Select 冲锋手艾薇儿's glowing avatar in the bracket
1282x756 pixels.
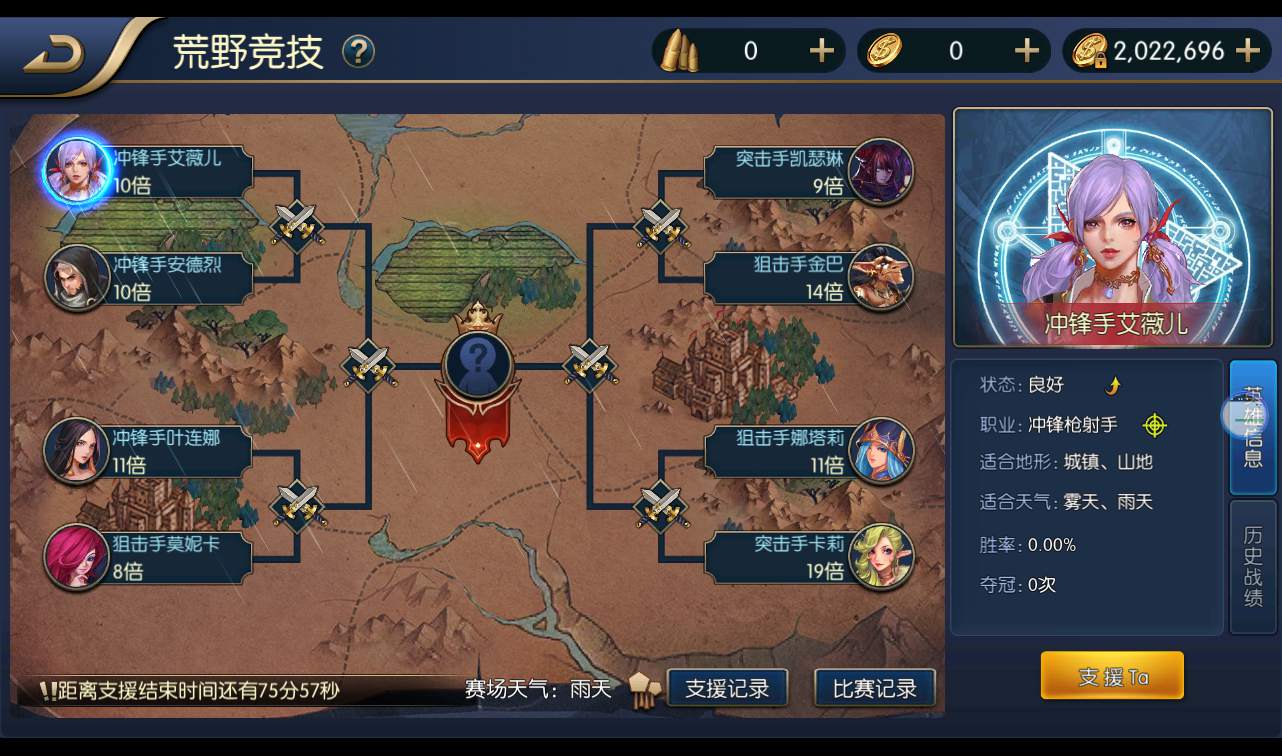click(75, 170)
